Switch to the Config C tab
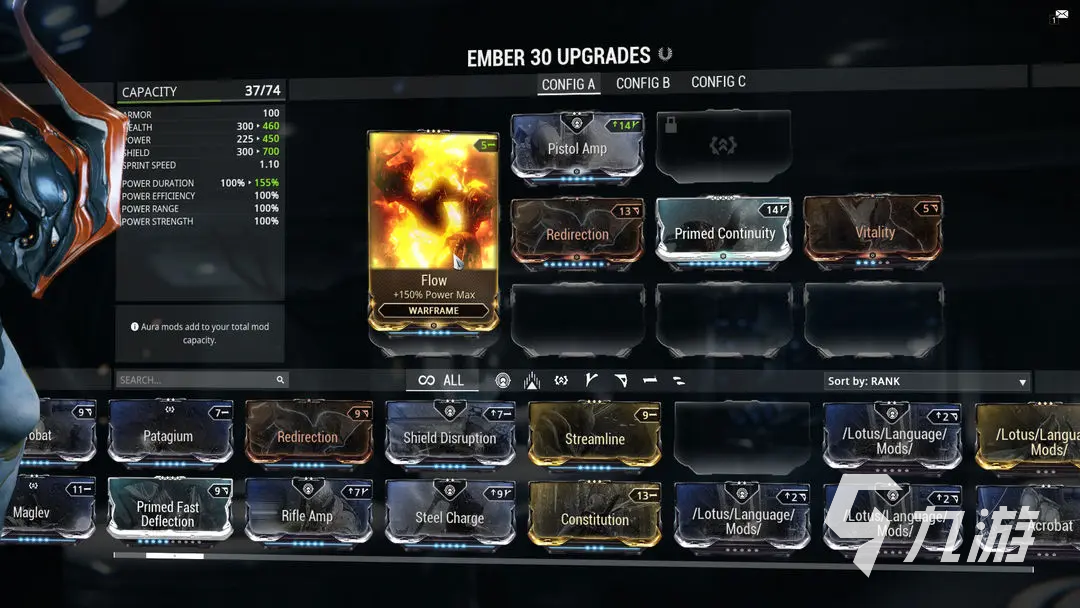The width and height of the screenshot is (1080, 608). click(718, 82)
